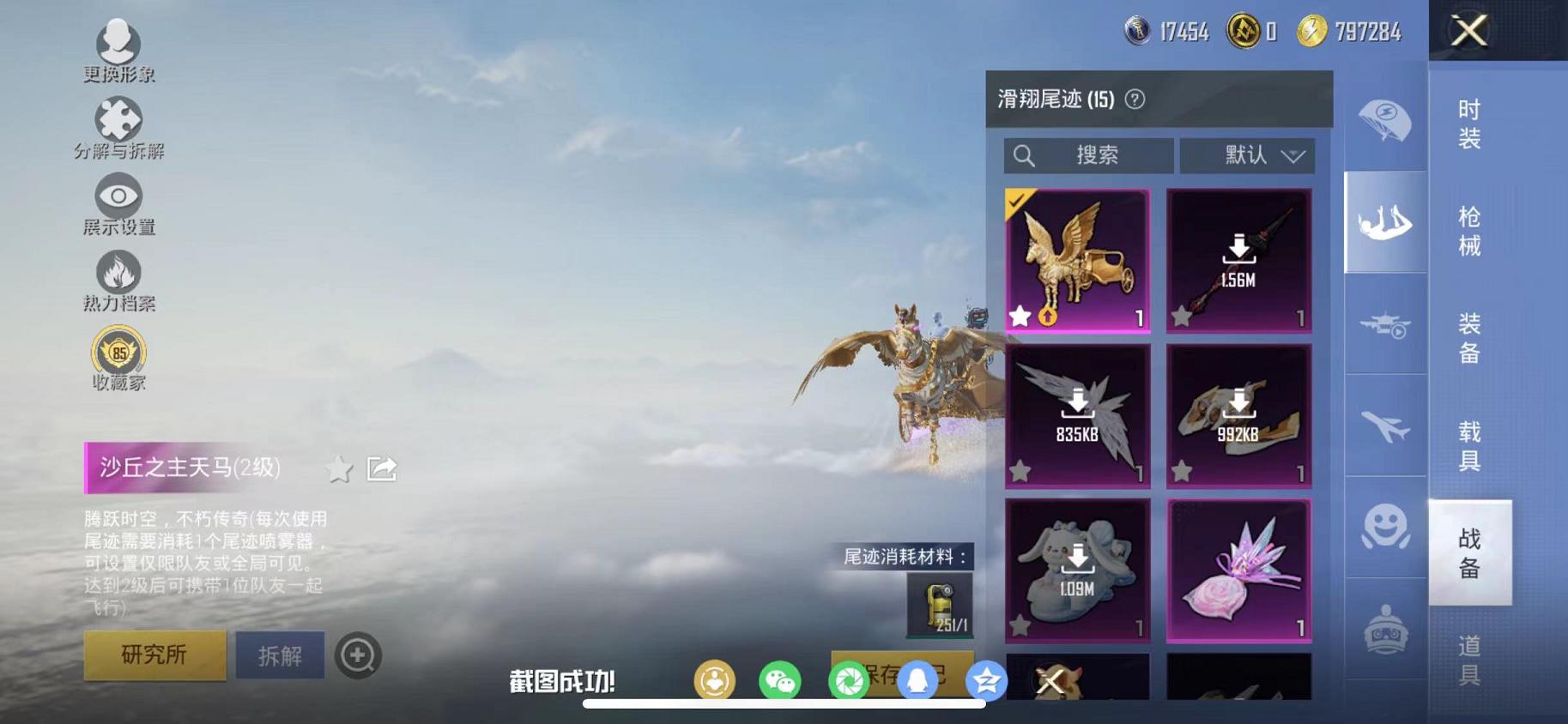
Task: Select the skydiving glider icon in right rail
Action: tap(1384, 223)
